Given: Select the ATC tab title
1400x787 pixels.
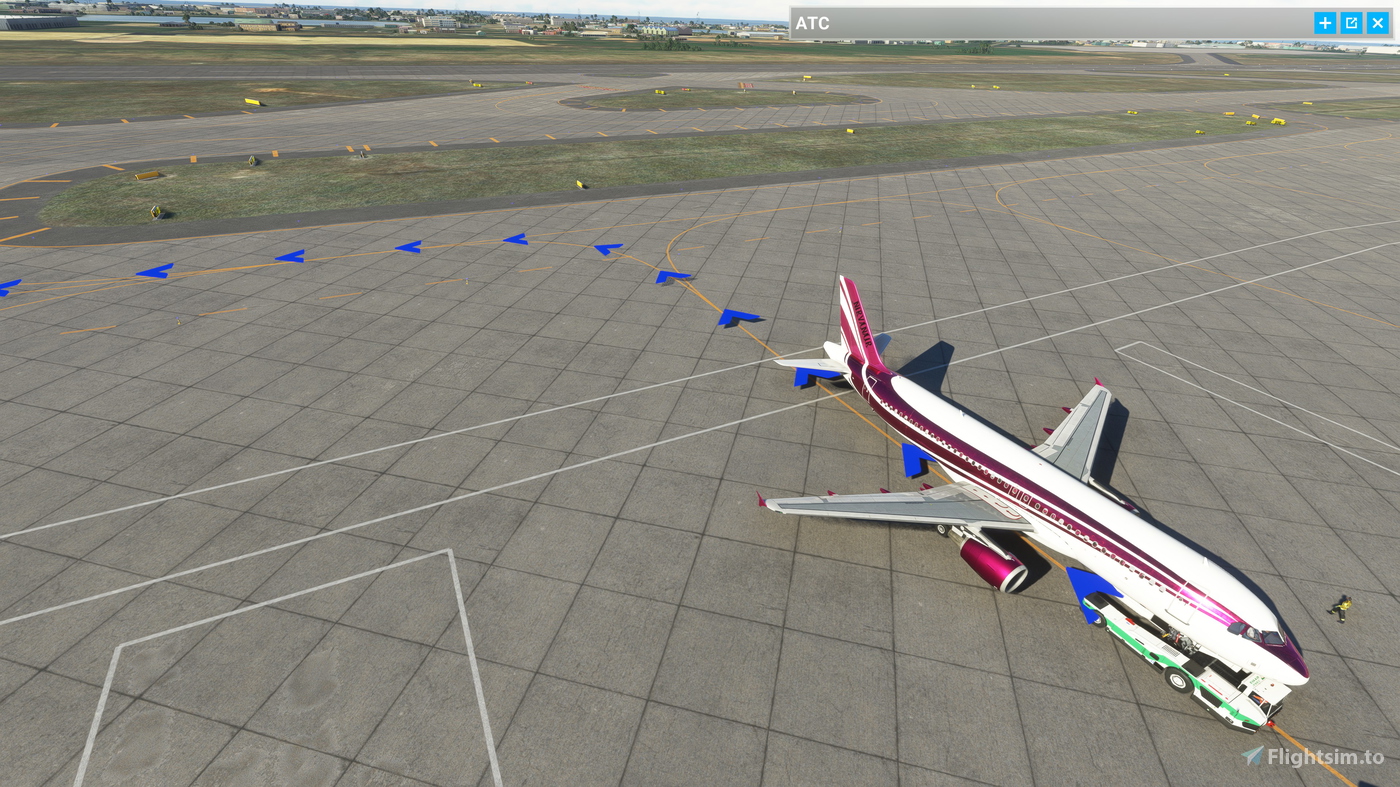Looking at the screenshot, I should coord(813,22).
